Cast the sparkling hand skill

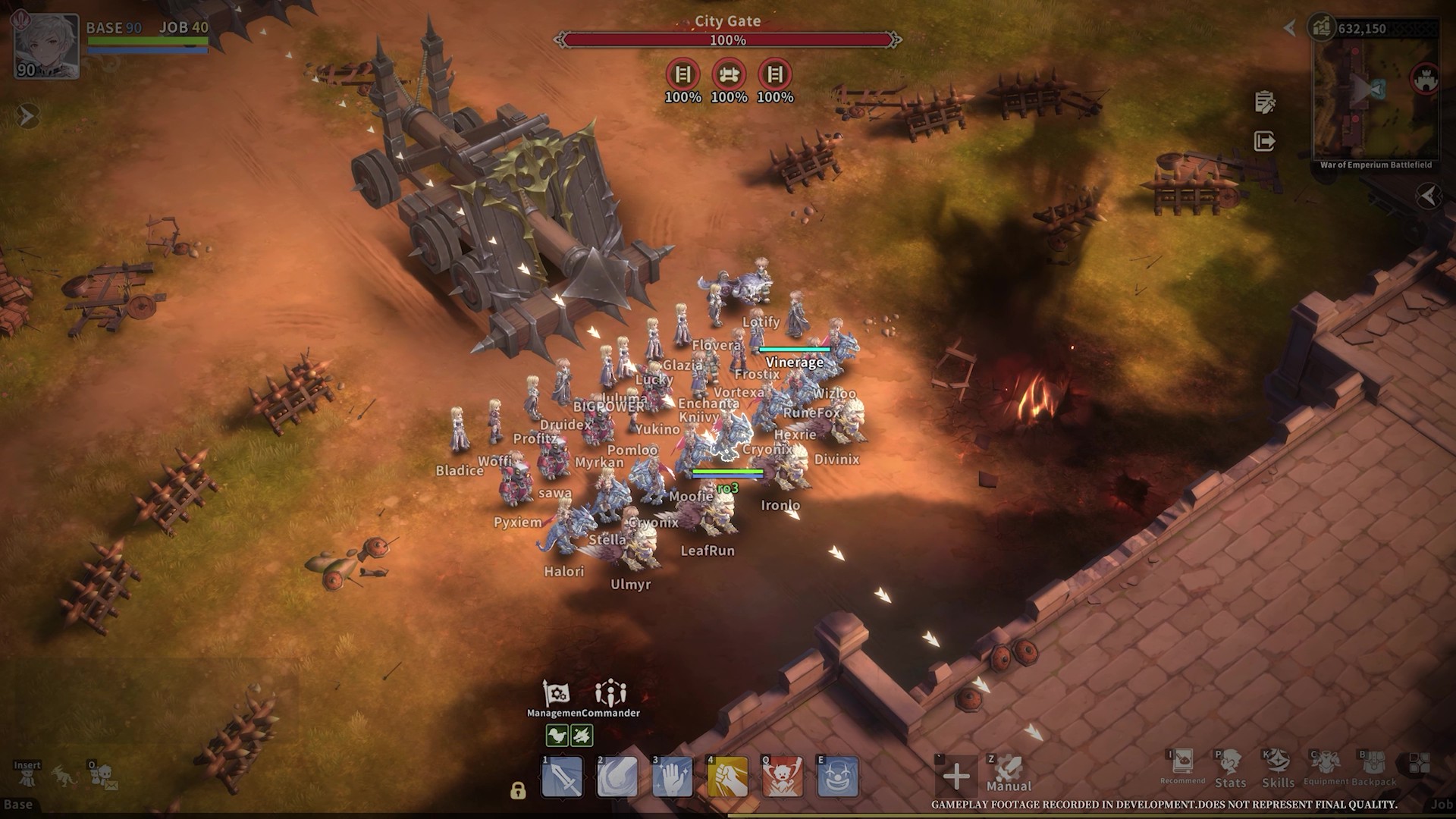[x=673, y=777]
